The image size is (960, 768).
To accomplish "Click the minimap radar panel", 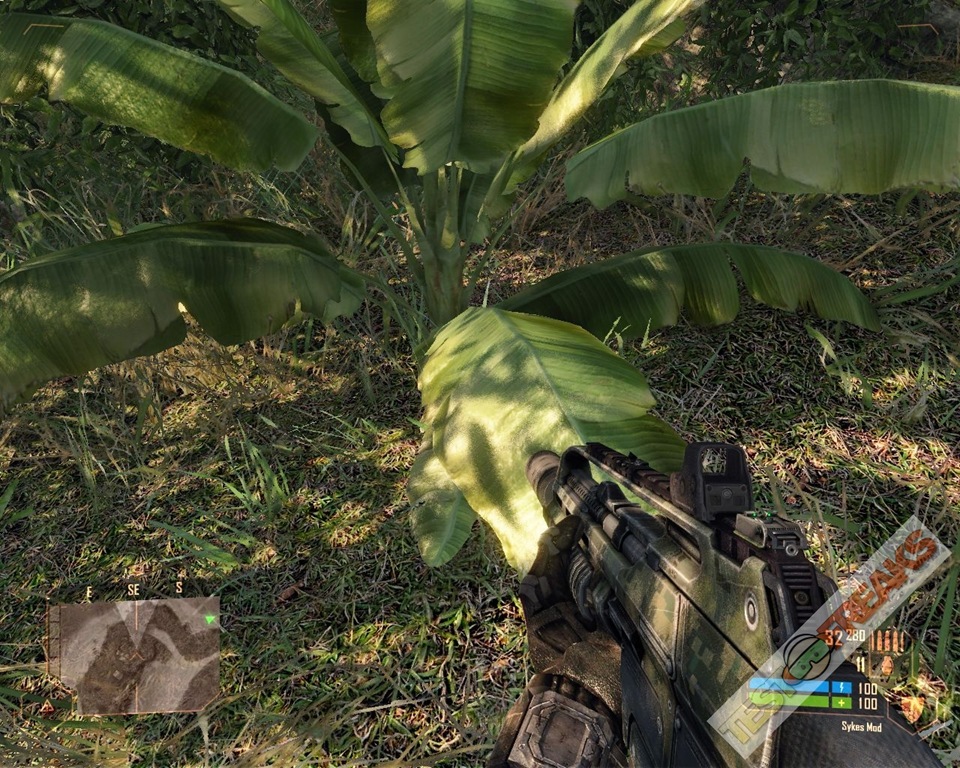I will [x=134, y=655].
